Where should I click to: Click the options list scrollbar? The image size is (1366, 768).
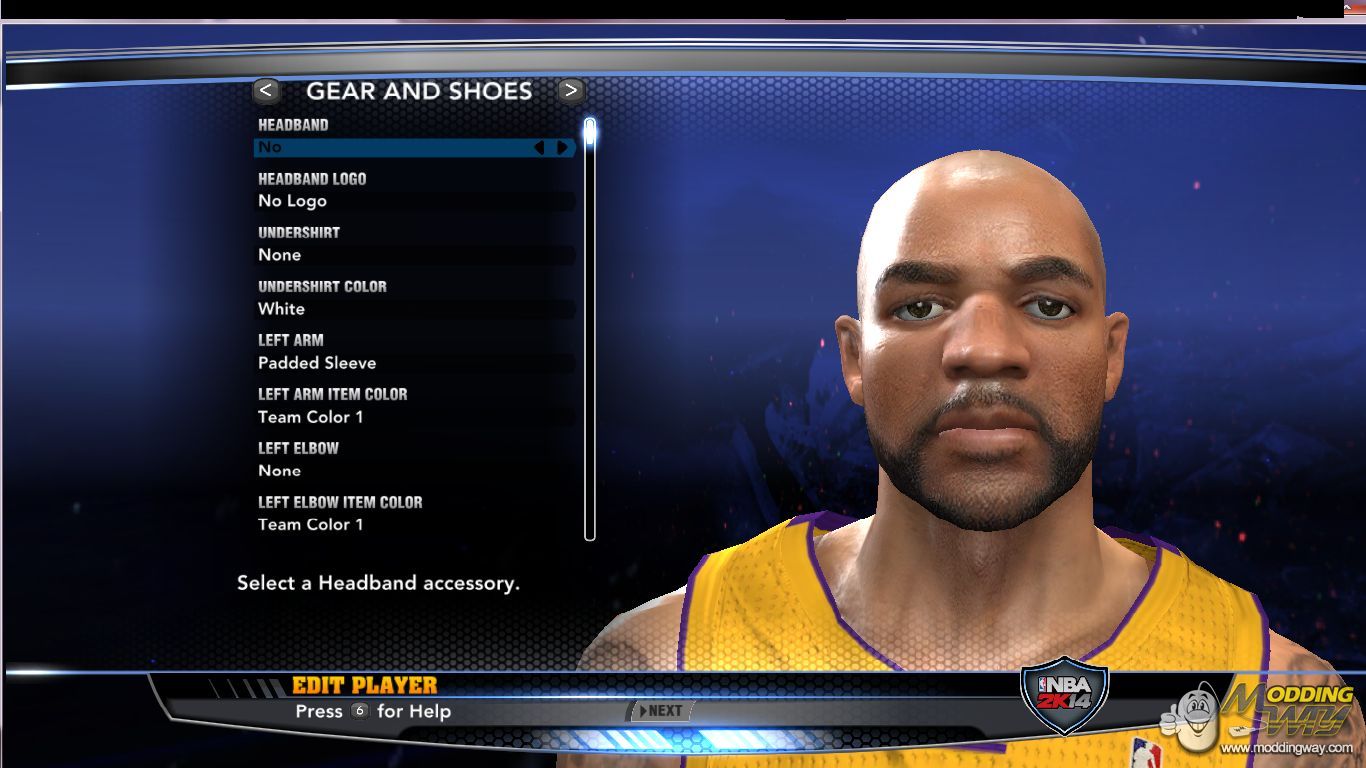[x=590, y=330]
